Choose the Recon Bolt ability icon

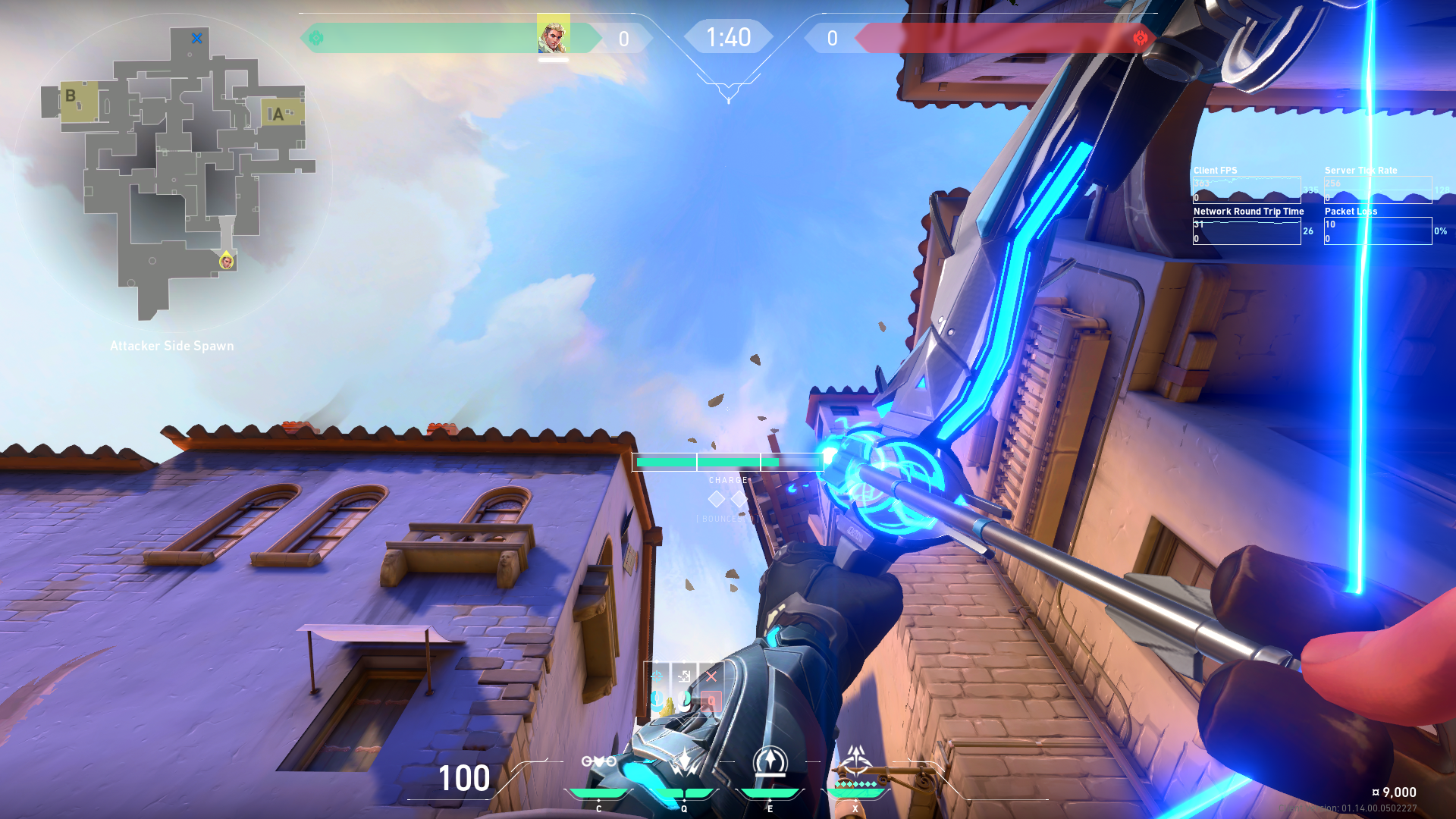tap(770, 761)
